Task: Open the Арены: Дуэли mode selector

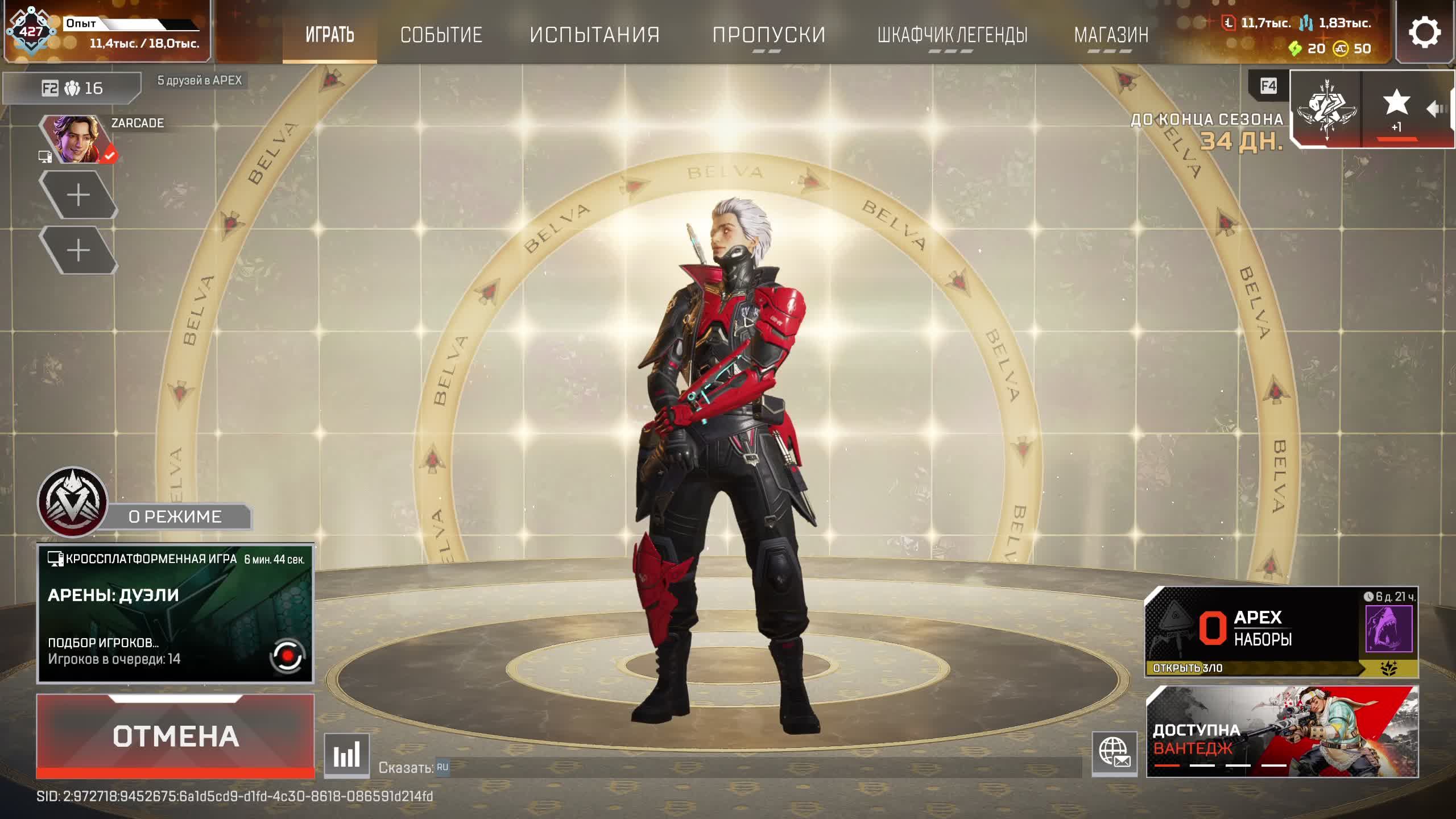Action: (x=175, y=613)
